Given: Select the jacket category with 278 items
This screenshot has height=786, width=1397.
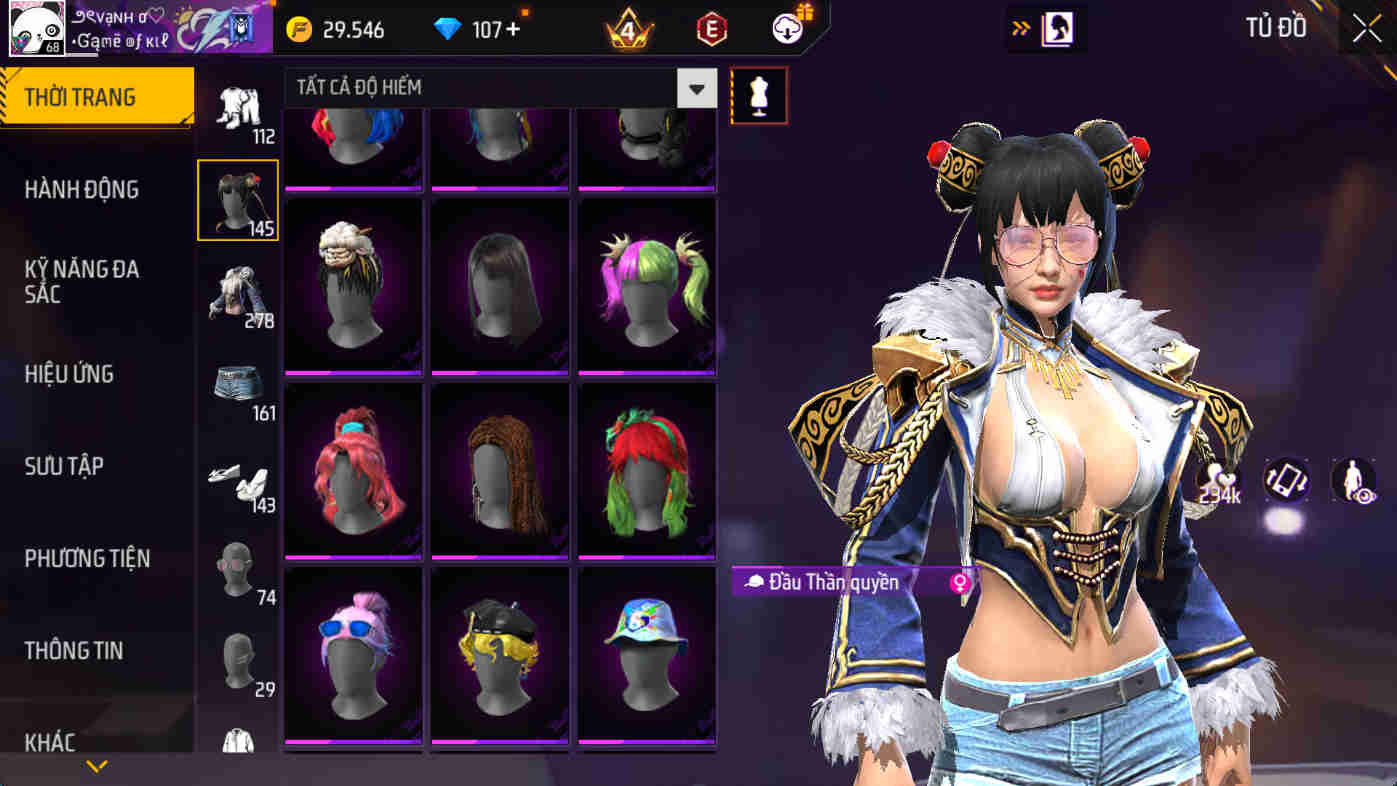Looking at the screenshot, I should [237, 290].
